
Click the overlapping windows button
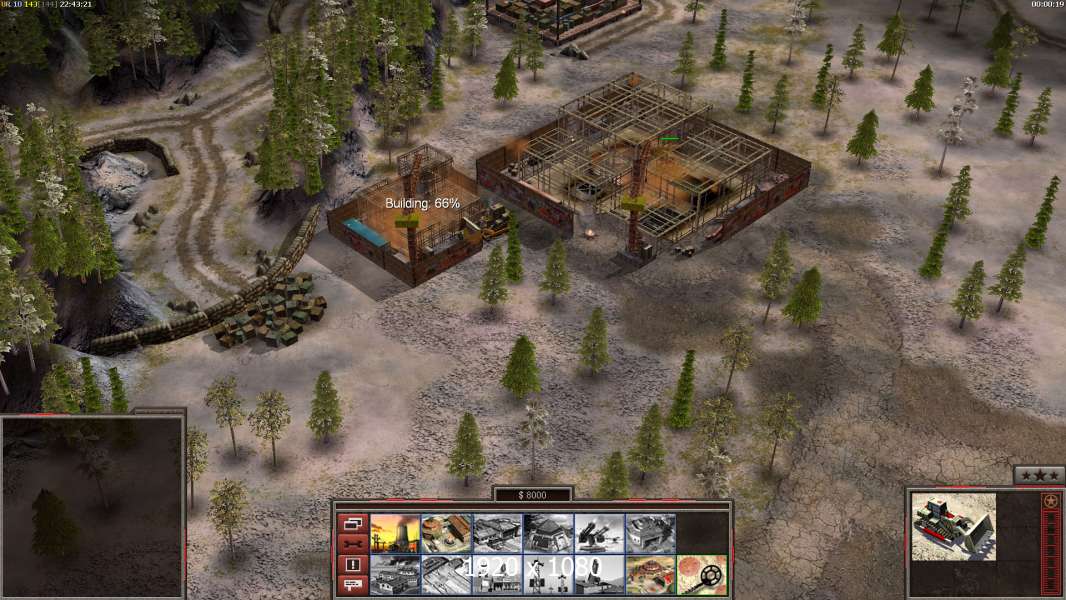[352, 523]
